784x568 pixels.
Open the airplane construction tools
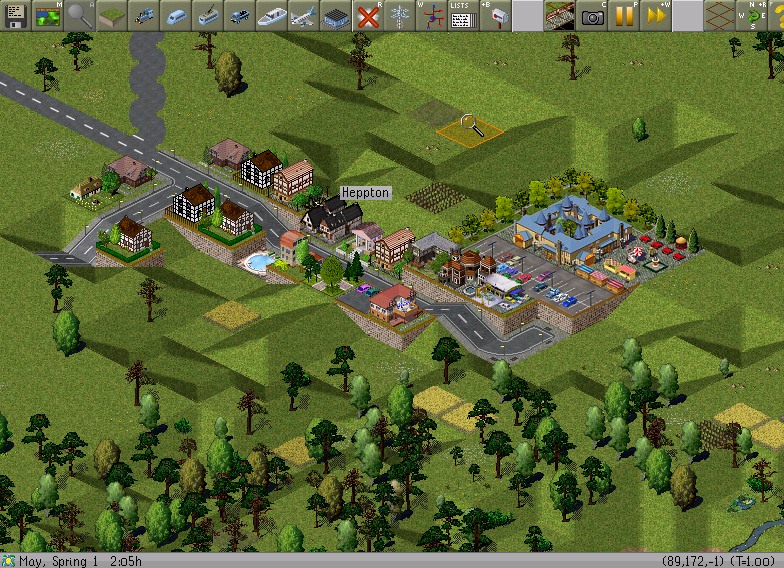point(304,15)
